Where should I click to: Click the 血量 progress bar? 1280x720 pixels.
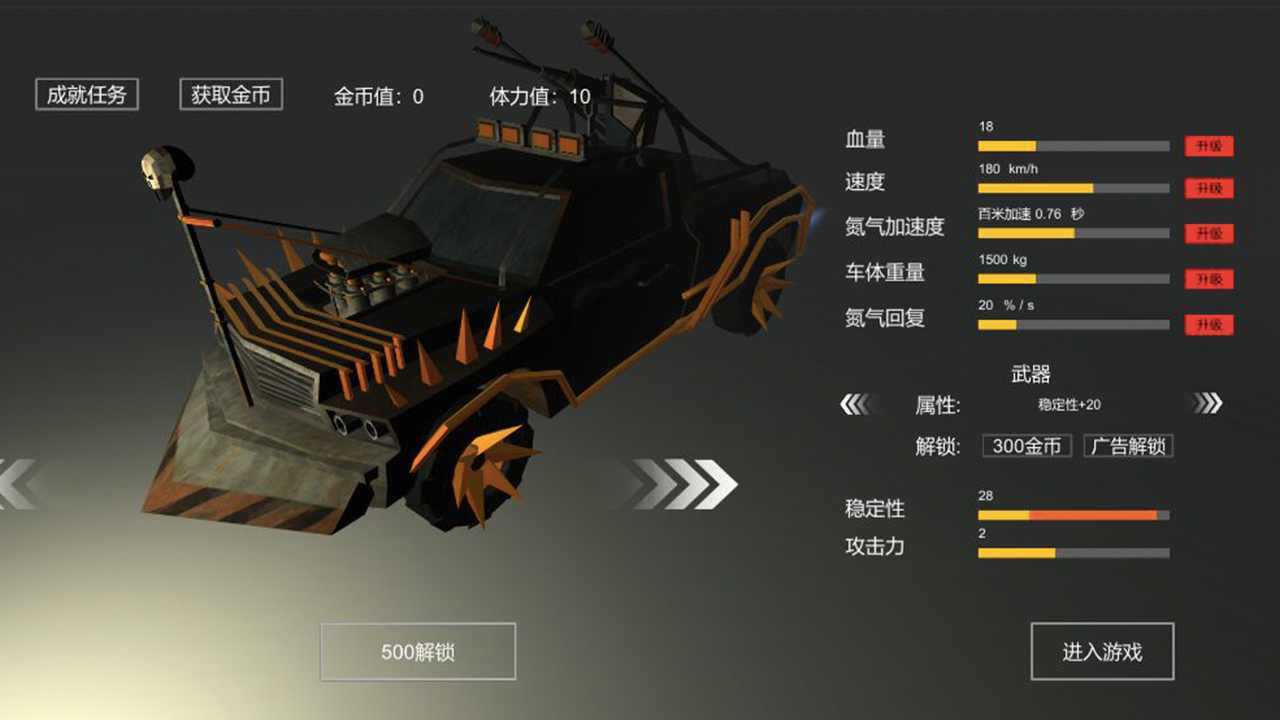pos(1072,146)
